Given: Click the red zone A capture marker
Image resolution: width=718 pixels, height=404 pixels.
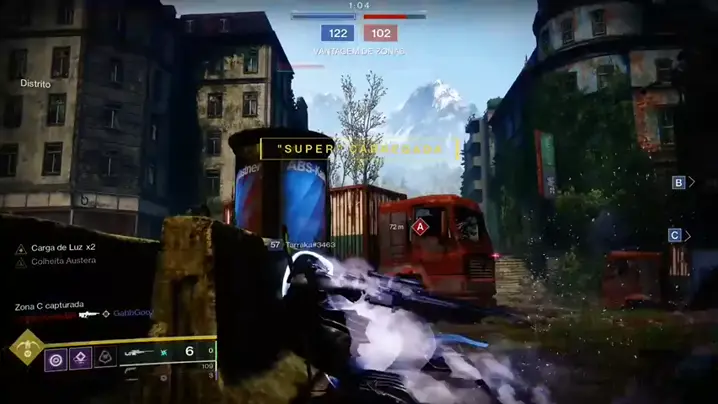Looking at the screenshot, I should (x=421, y=227).
